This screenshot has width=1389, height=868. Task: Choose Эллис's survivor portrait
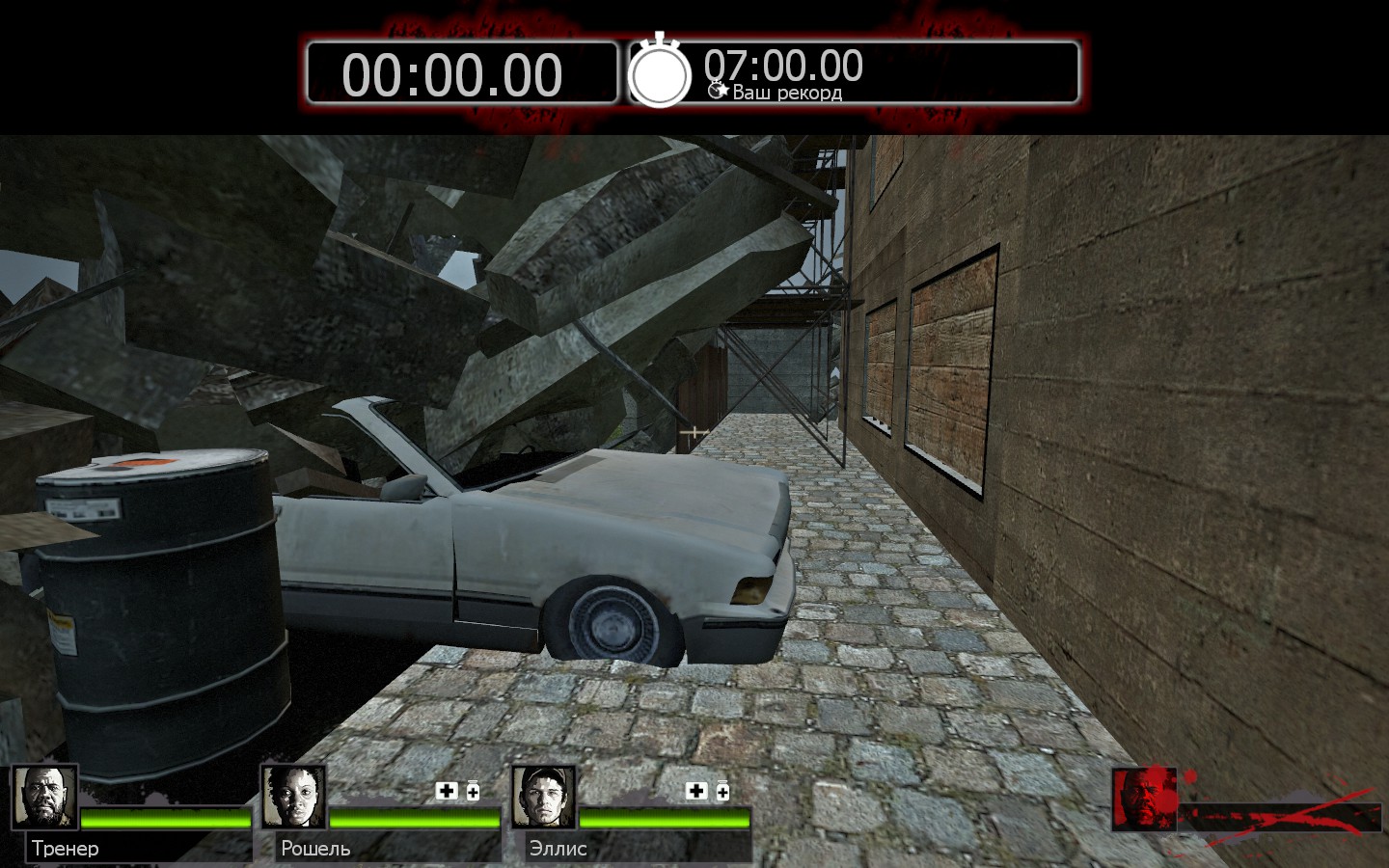point(543,798)
